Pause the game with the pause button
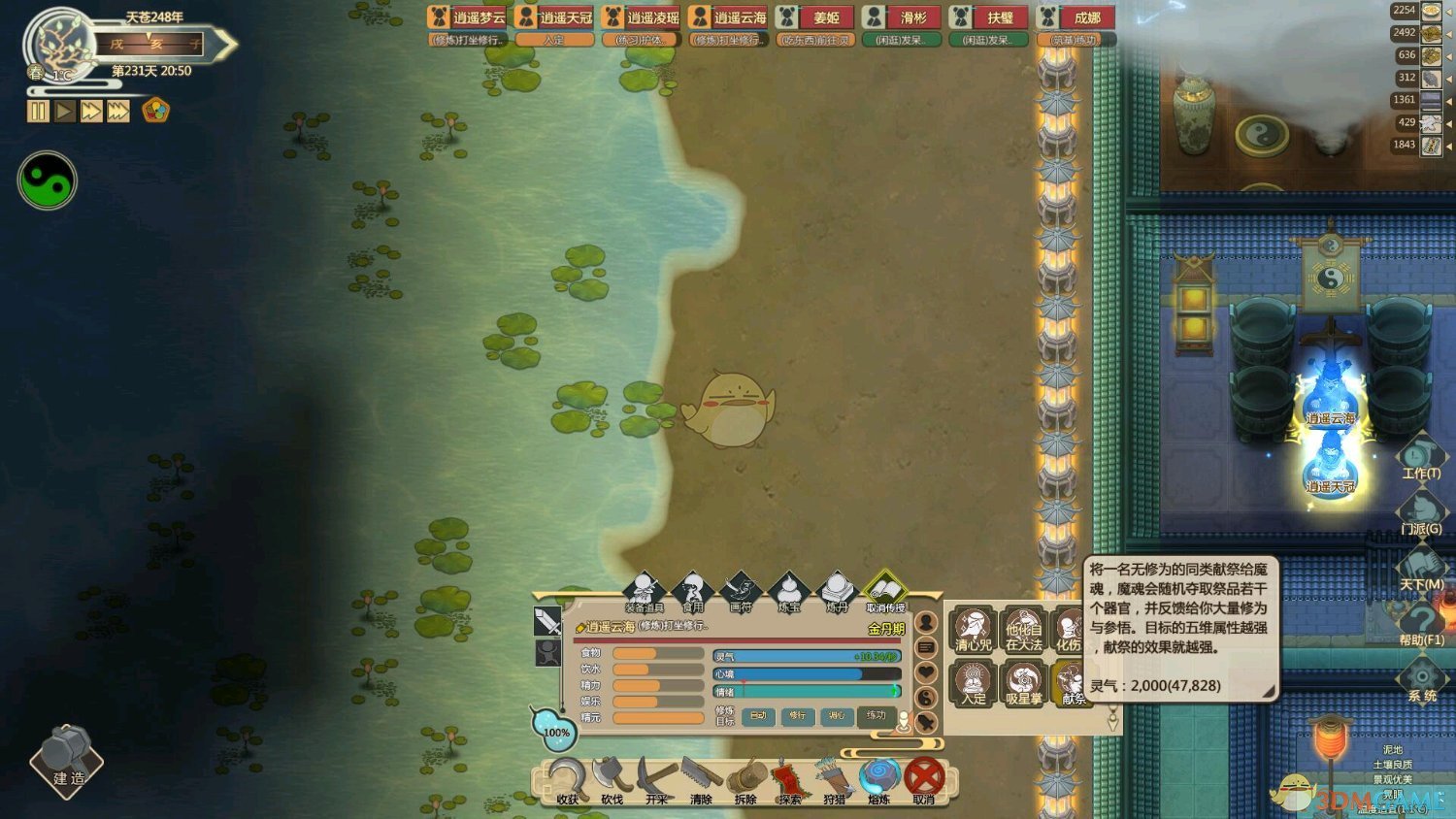Image resolution: width=1456 pixels, height=819 pixels. [38, 112]
